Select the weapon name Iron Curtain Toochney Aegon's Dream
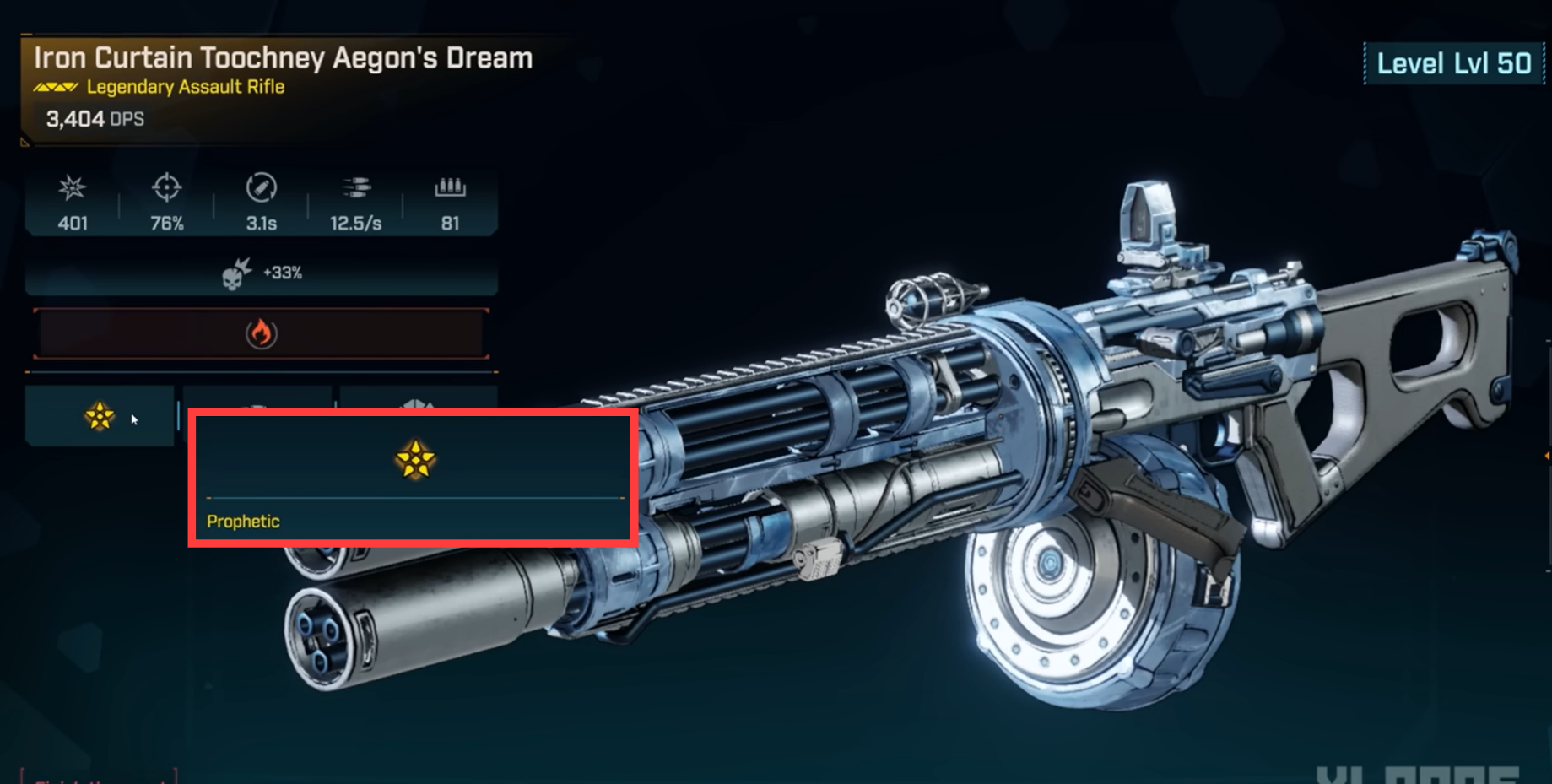Screen dimensions: 1552x784 pos(283,57)
